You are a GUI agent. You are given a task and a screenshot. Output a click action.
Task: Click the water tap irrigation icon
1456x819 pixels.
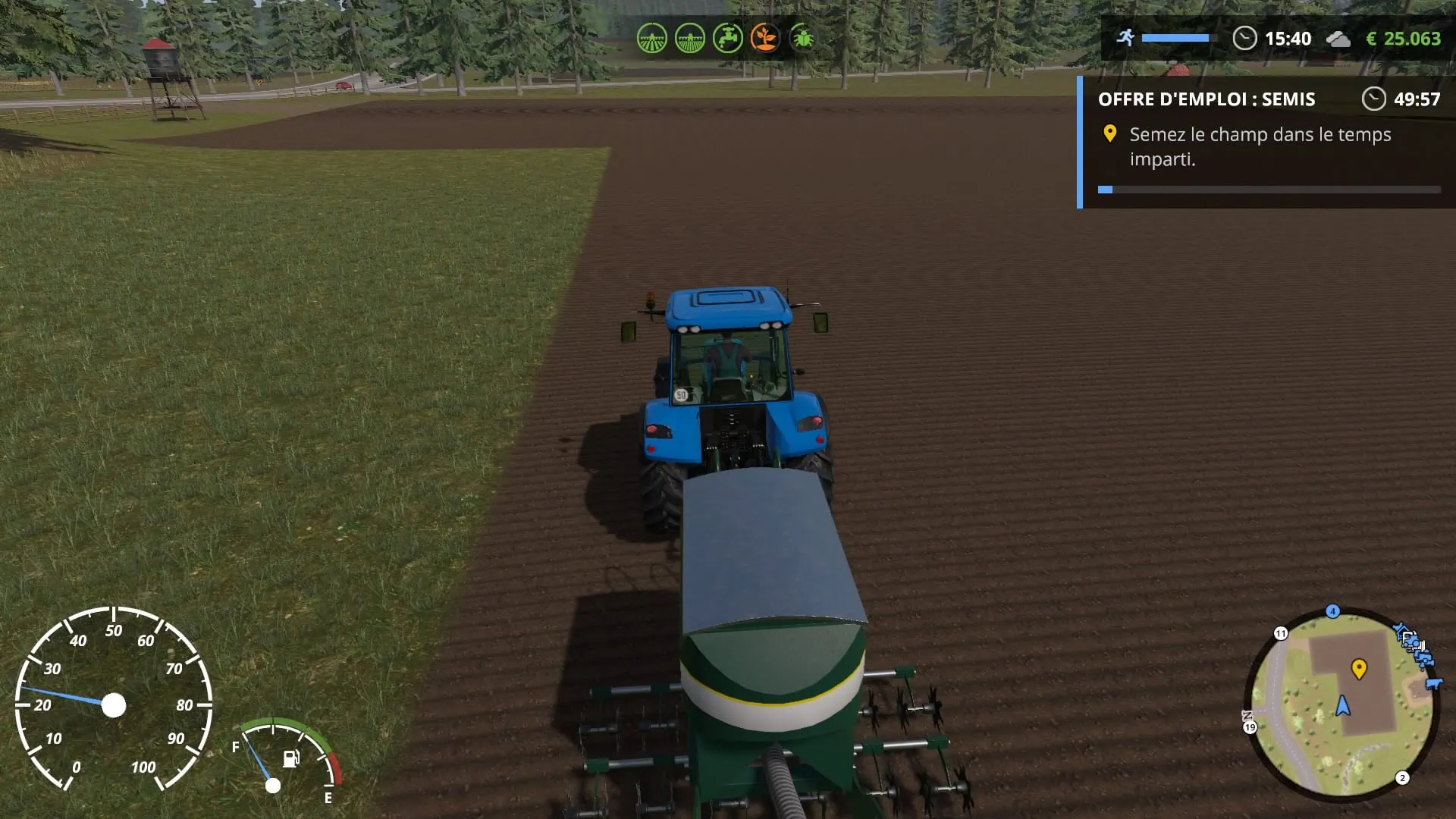pos(727,38)
